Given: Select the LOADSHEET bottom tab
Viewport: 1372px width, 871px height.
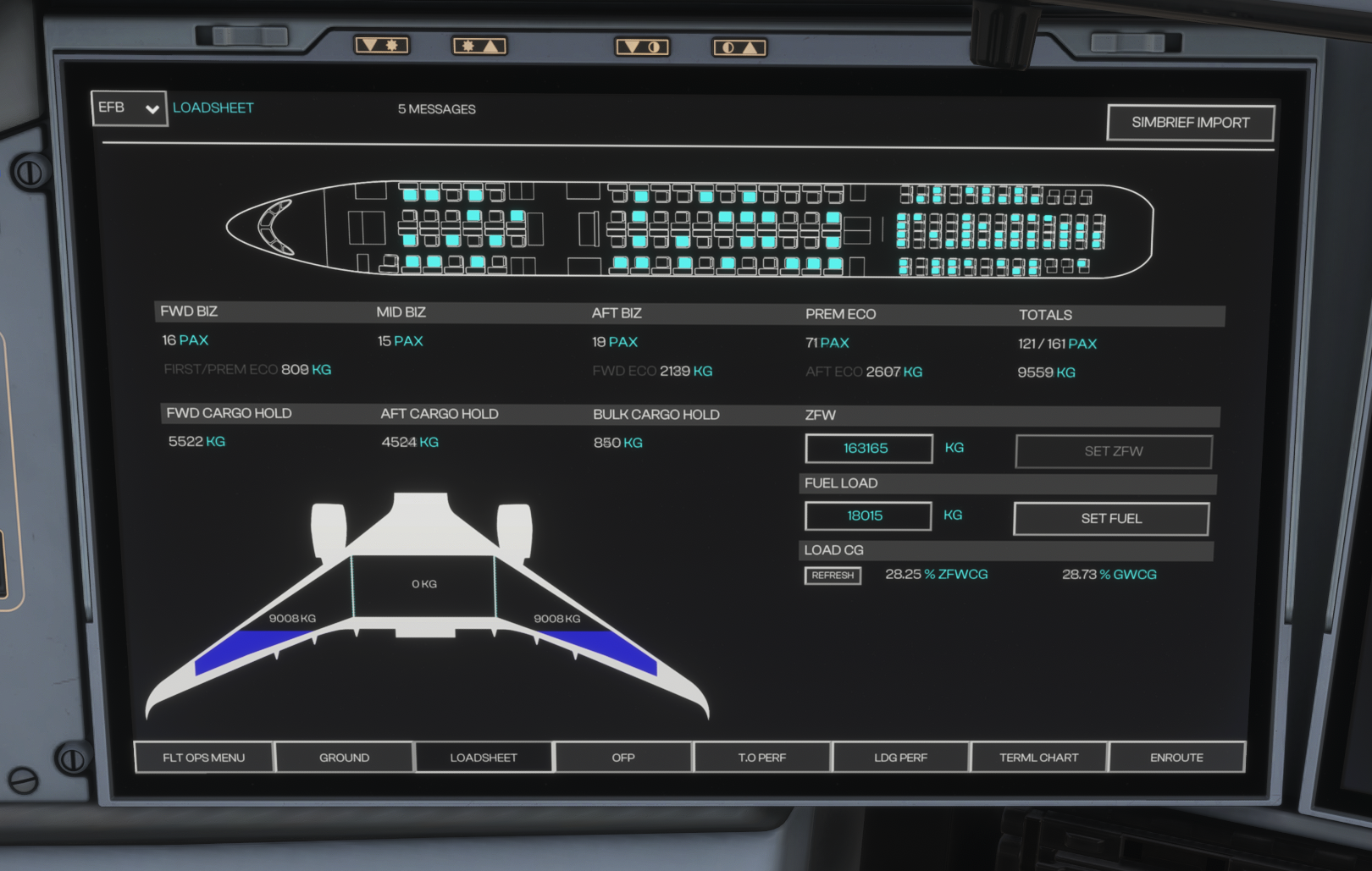Looking at the screenshot, I should 484,758.
